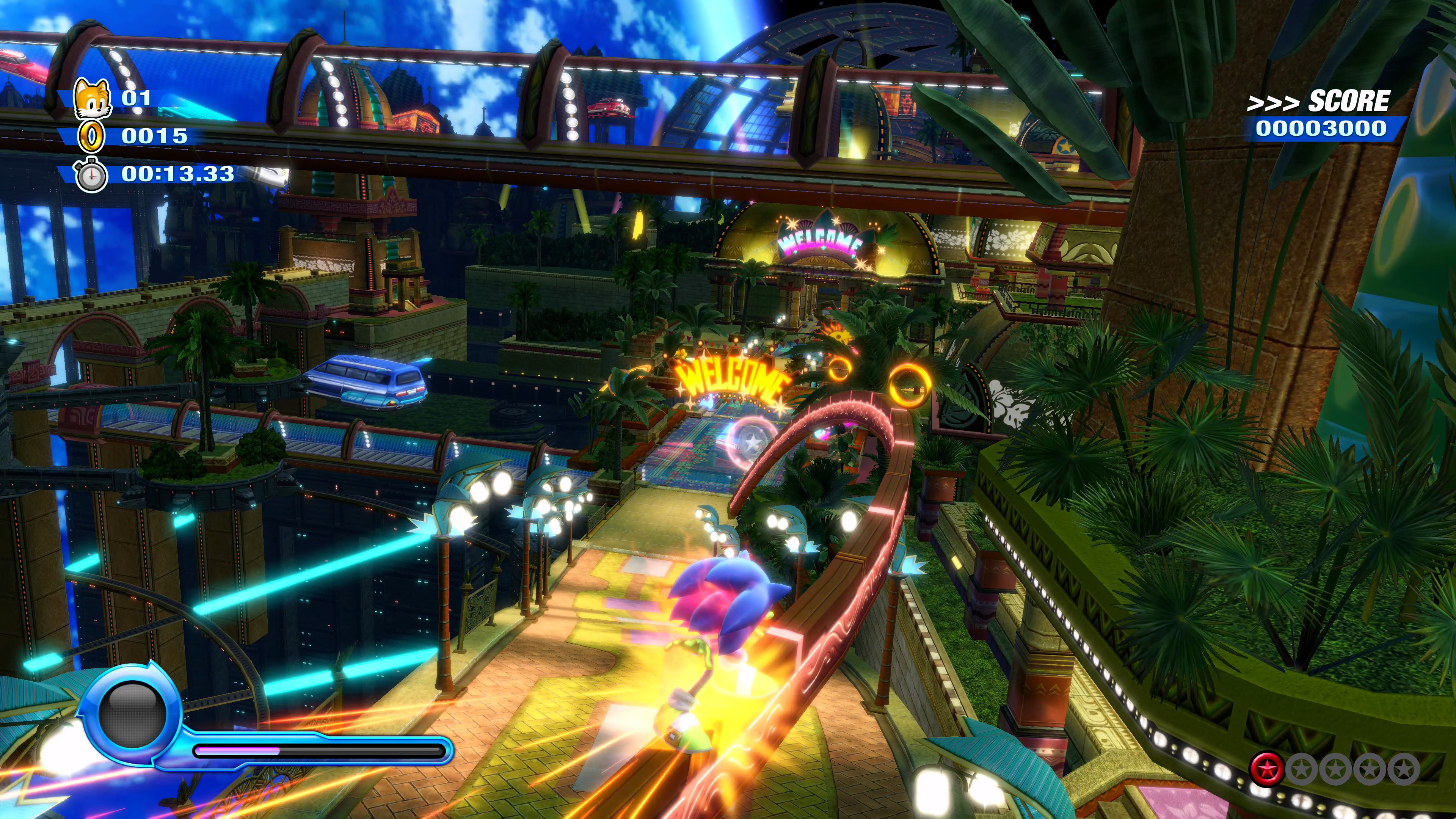Click the stopwatch timer icon
The height and width of the screenshot is (819, 1456).
[x=91, y=175]
